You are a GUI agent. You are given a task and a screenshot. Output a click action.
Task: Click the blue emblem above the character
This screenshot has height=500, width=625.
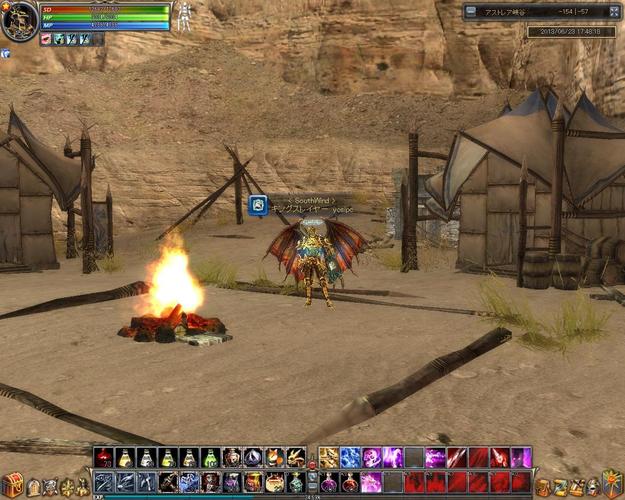point(258,205)
